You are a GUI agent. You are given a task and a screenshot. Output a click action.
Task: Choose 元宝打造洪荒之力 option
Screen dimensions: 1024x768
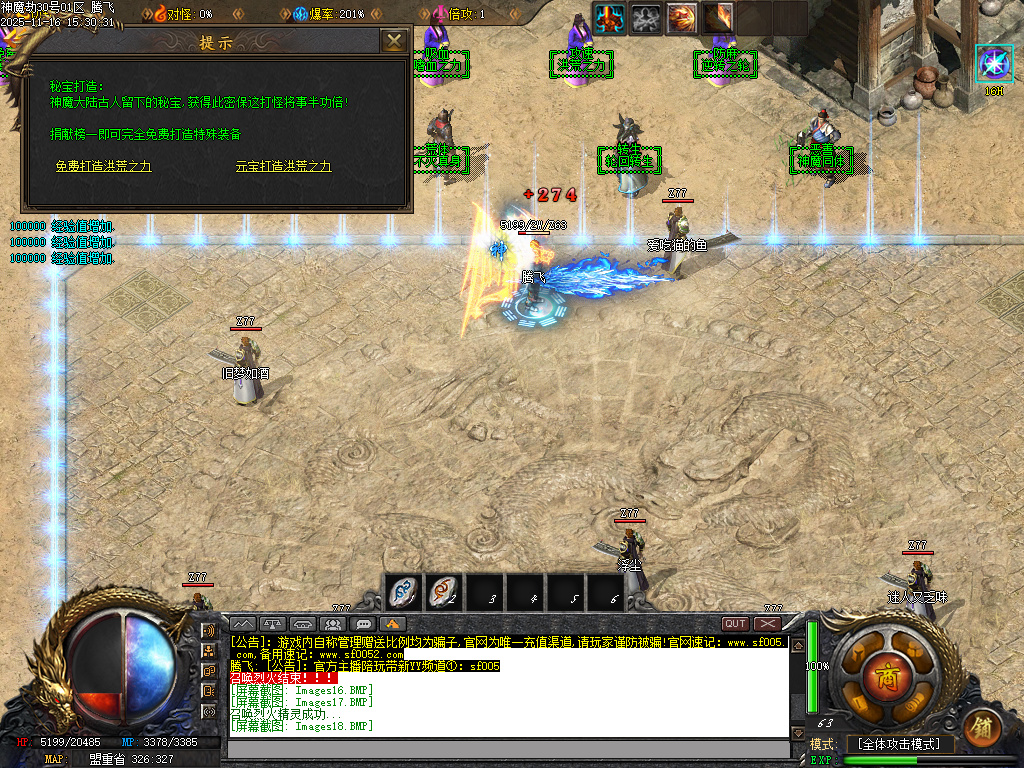pyautogui.click(x=283, y=166)
